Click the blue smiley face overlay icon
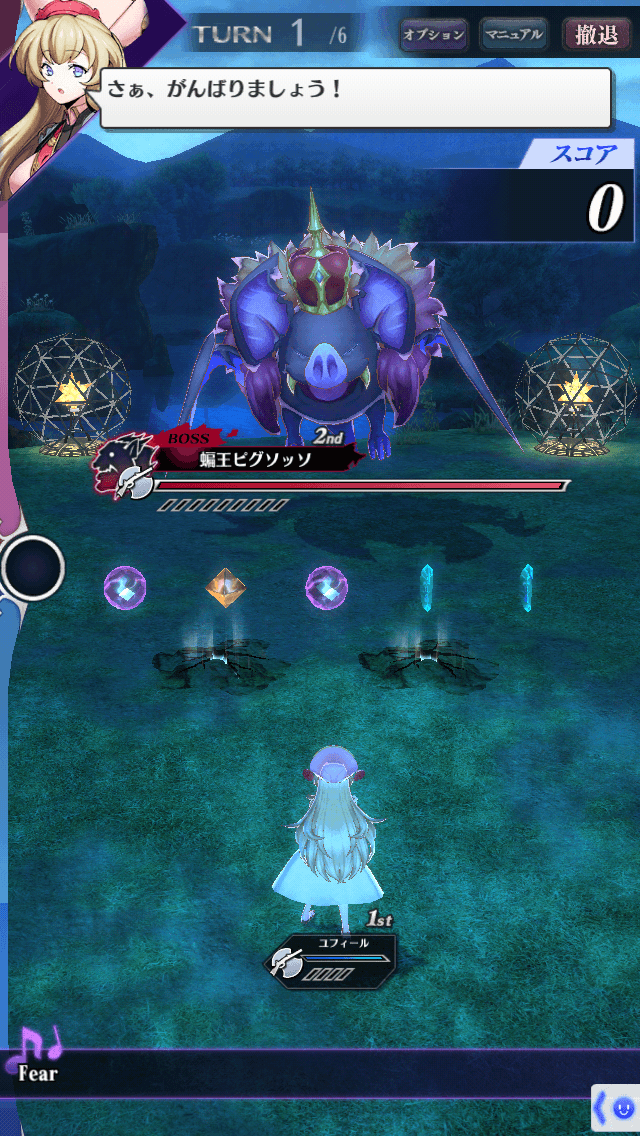Viewport: 640px width, 1136px height. click(x=624, y=1108)
